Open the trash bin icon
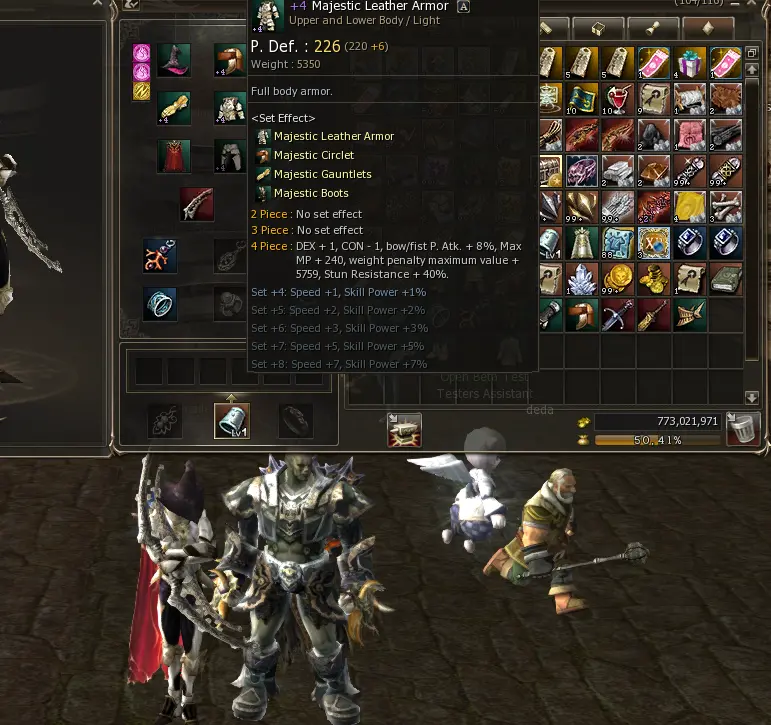This screenshot has width=771, height=725. click(742, 428)
